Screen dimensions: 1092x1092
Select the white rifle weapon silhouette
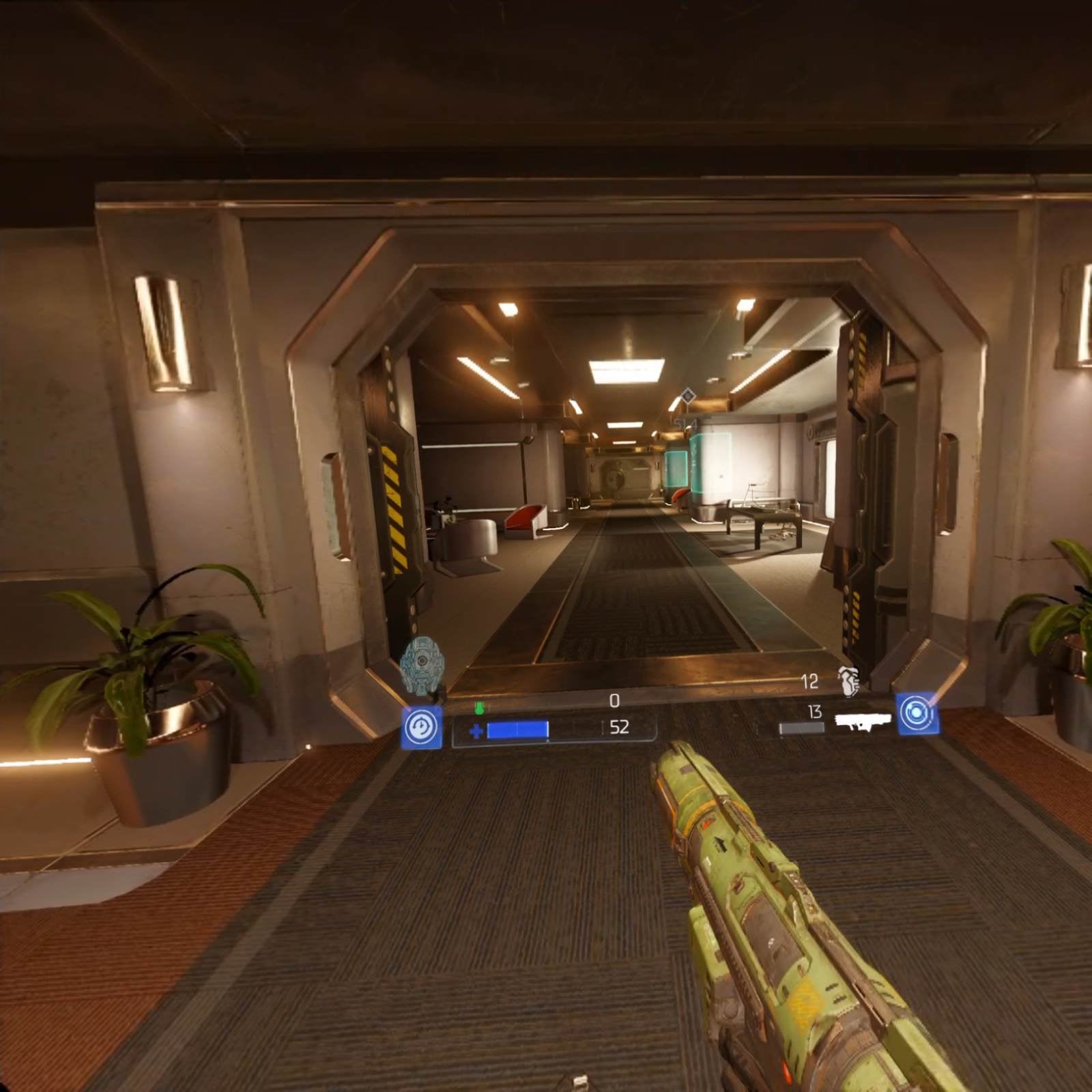pyautogui.click(x=863, y=721)
